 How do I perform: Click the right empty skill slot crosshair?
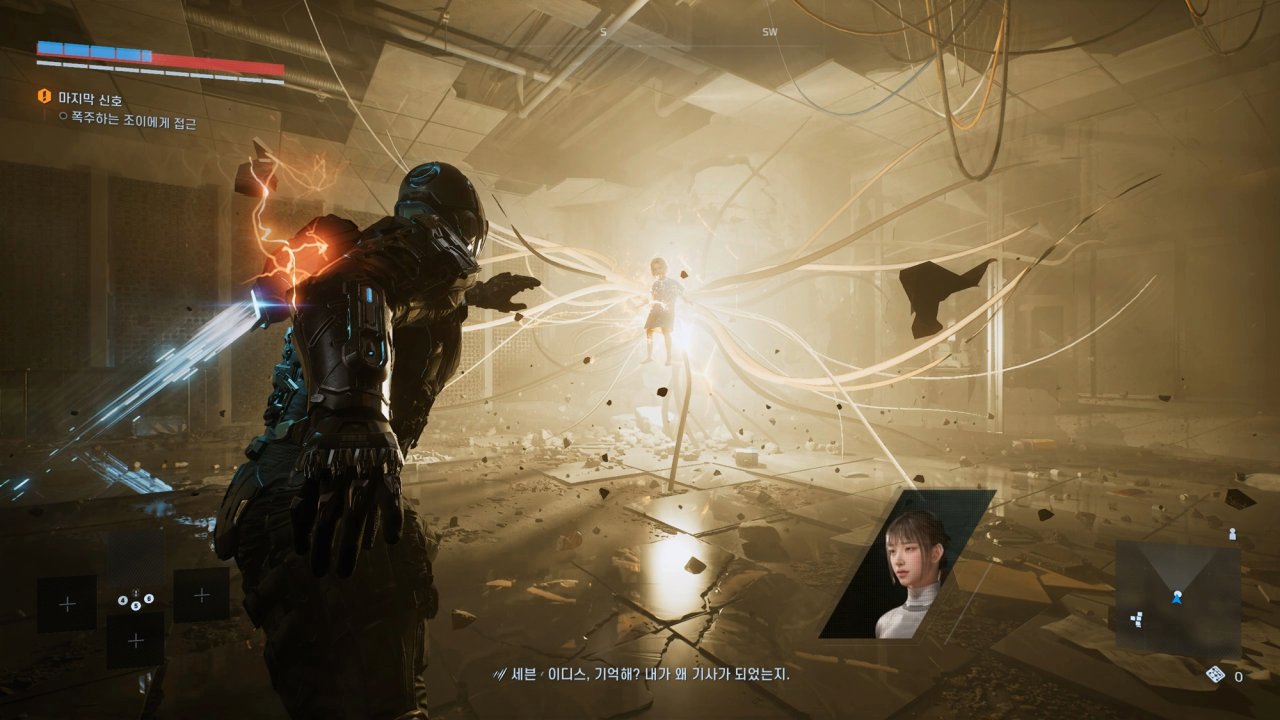coord(201,594)
